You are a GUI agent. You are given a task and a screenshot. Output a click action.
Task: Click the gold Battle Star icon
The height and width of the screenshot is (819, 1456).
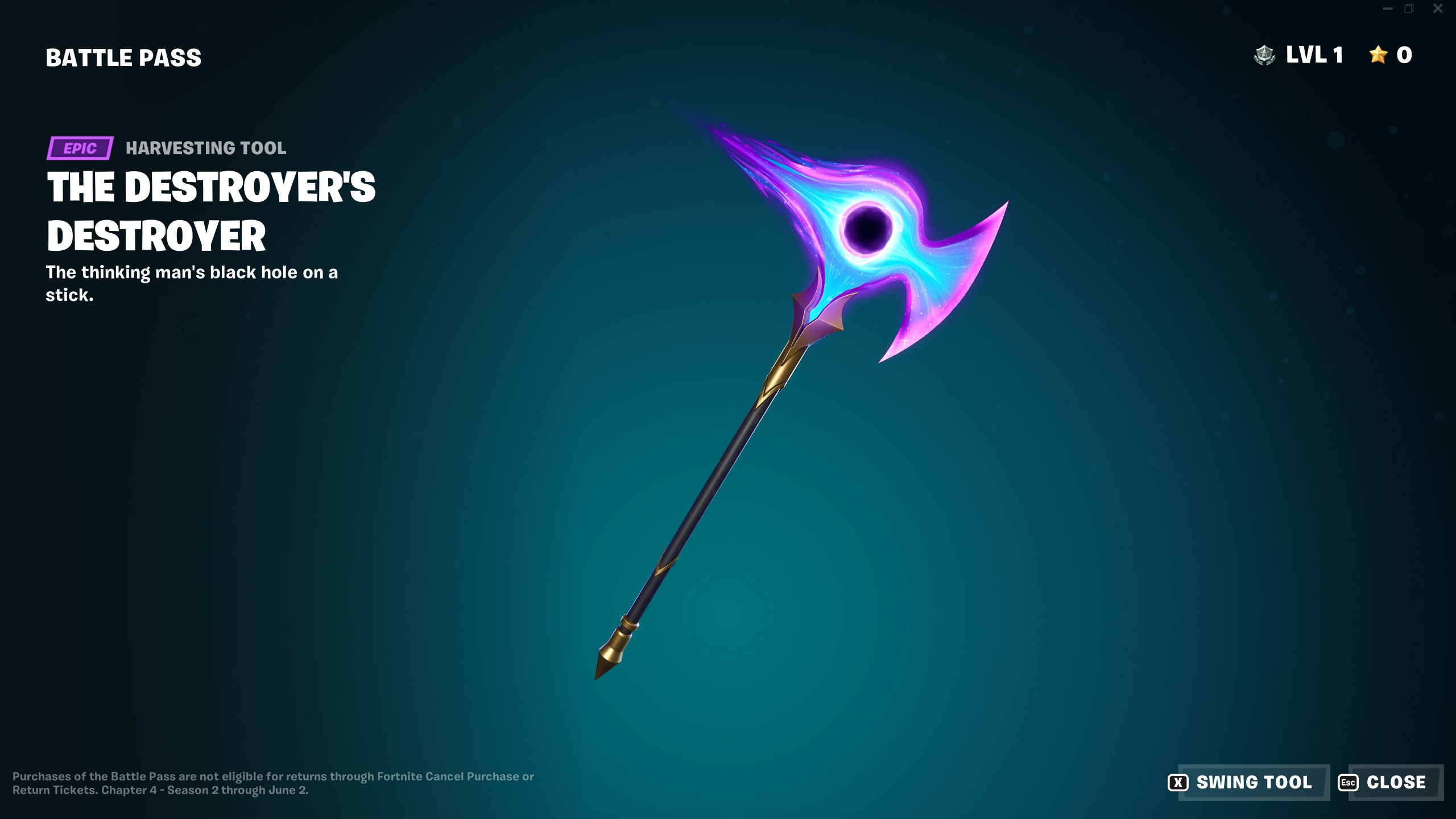pos(1377,55)
